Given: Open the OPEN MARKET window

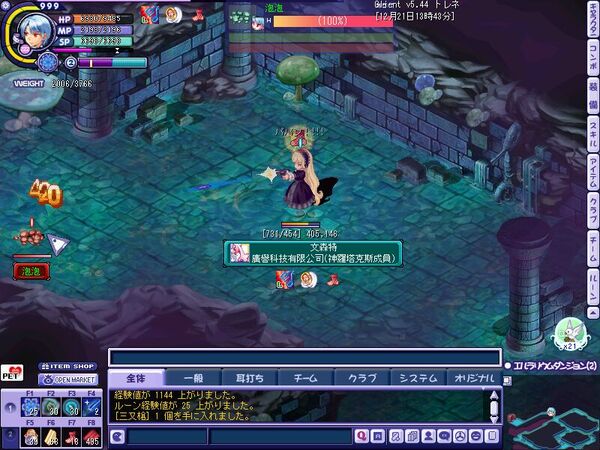Looking at the screenshot, I should [x=67, y=380].
